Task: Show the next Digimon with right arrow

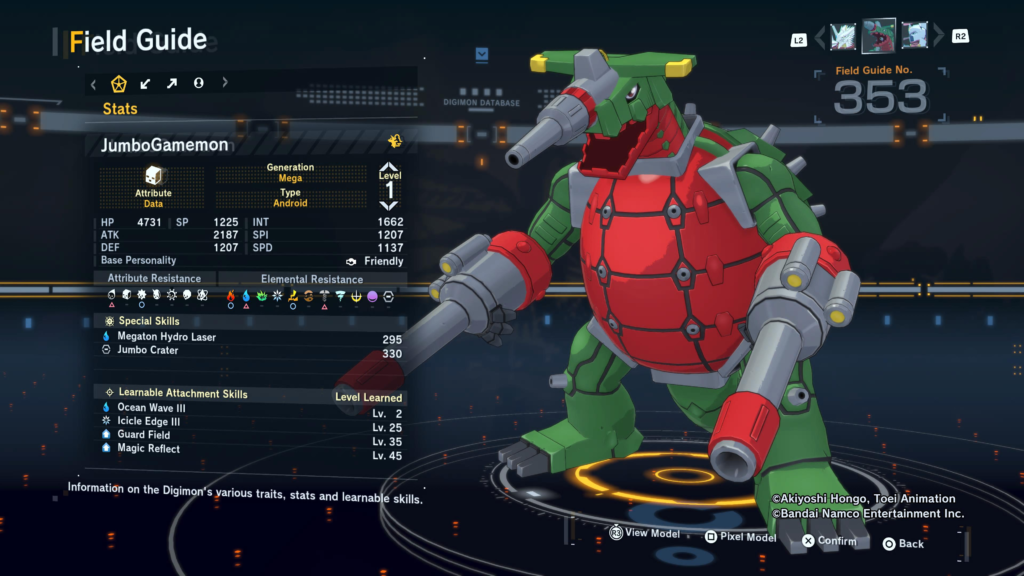Action: (938, 38)
